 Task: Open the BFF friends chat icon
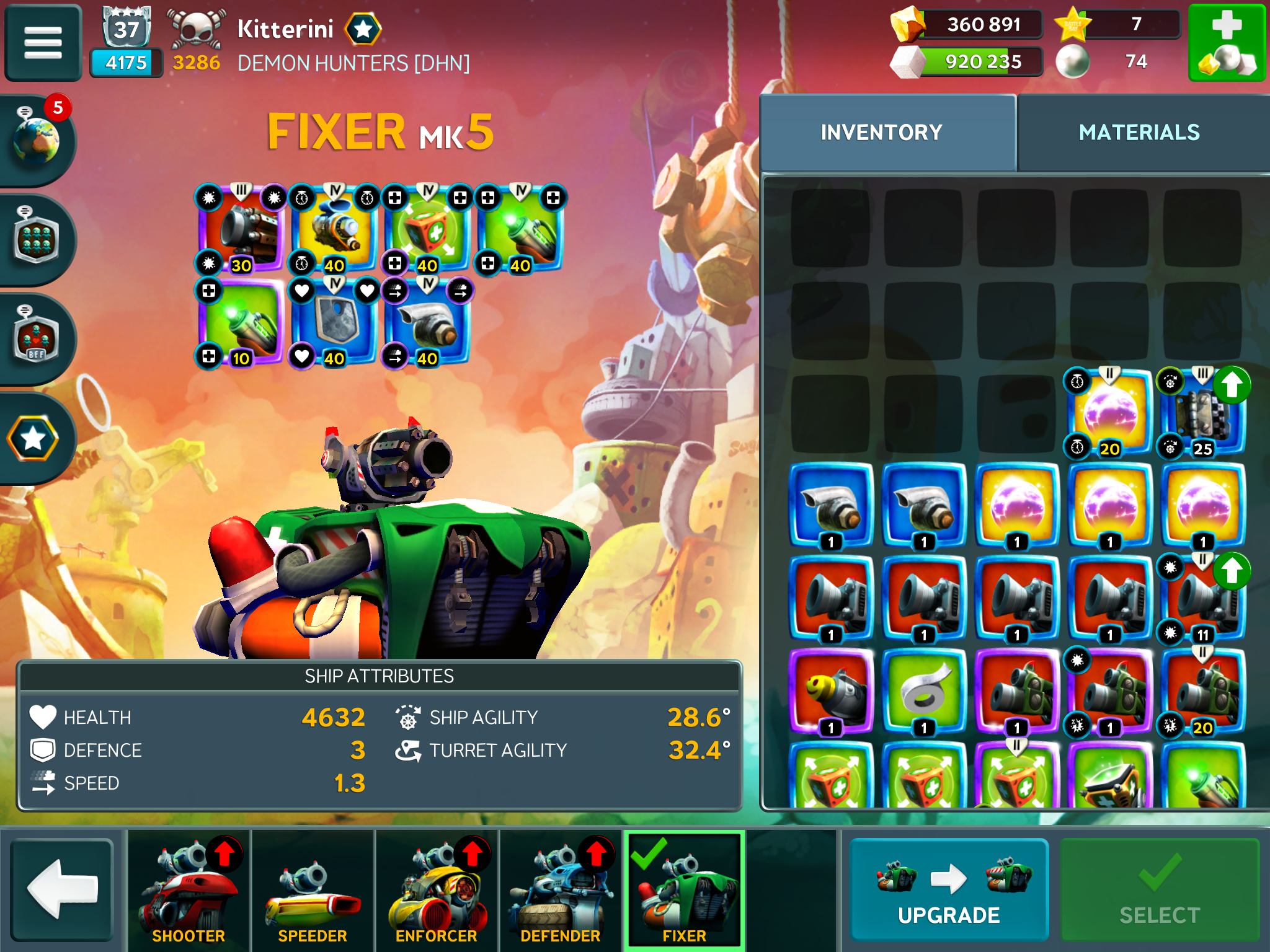coord(37,338)
